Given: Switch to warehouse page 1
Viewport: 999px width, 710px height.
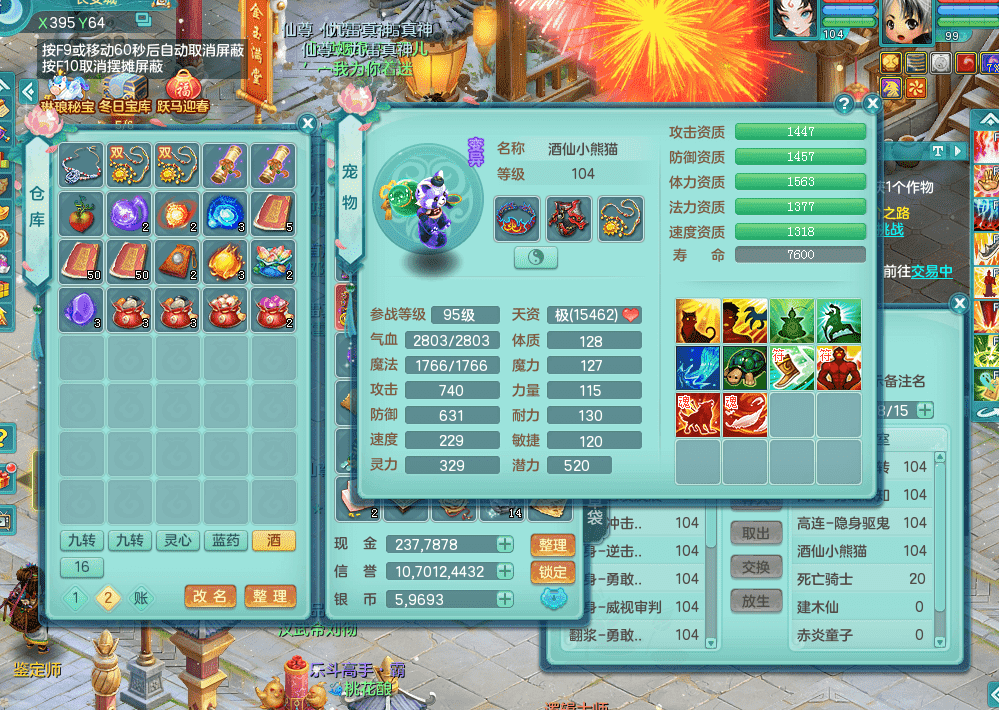Looking at the screenshot, I should coord(76,598).
